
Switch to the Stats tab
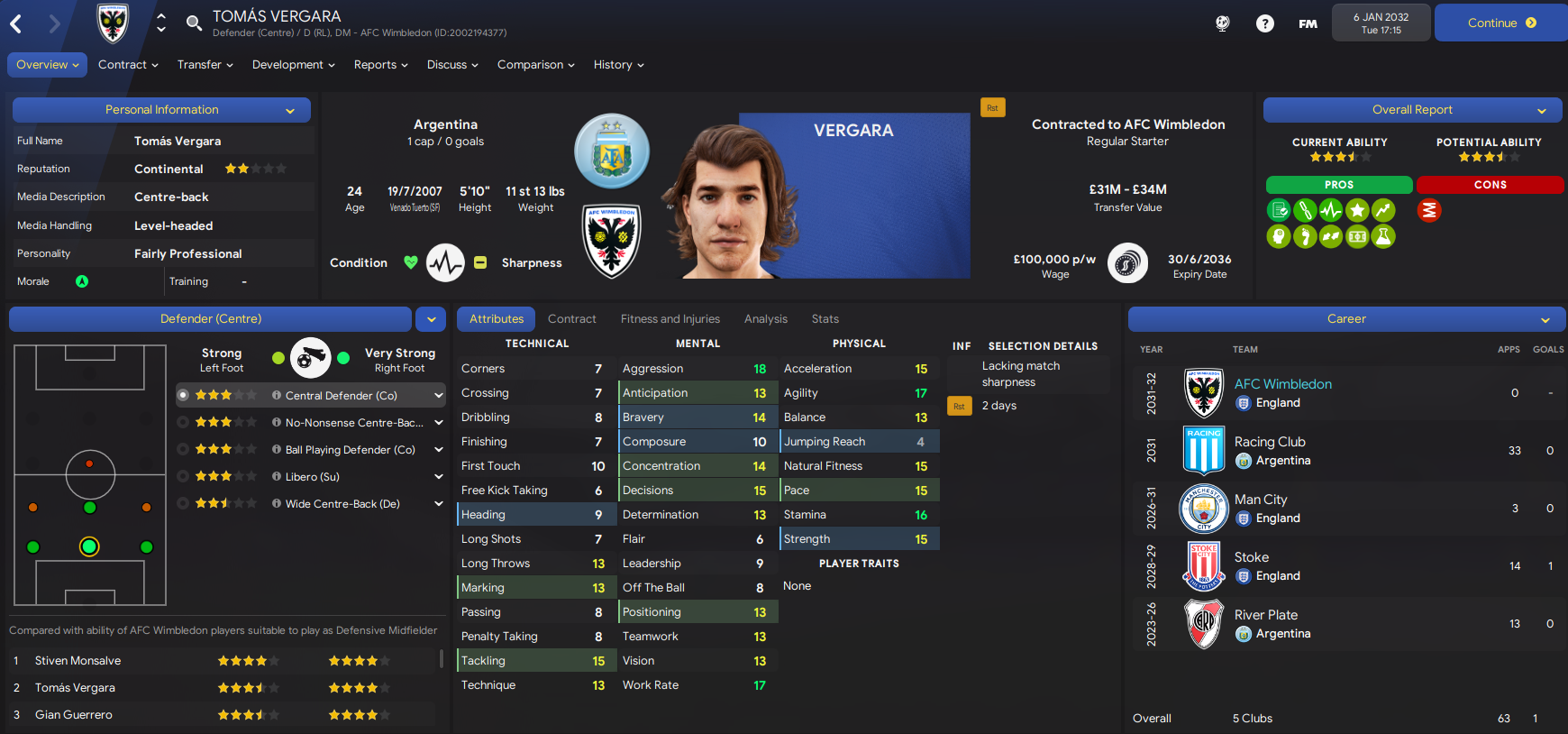[x=825, y=319]
